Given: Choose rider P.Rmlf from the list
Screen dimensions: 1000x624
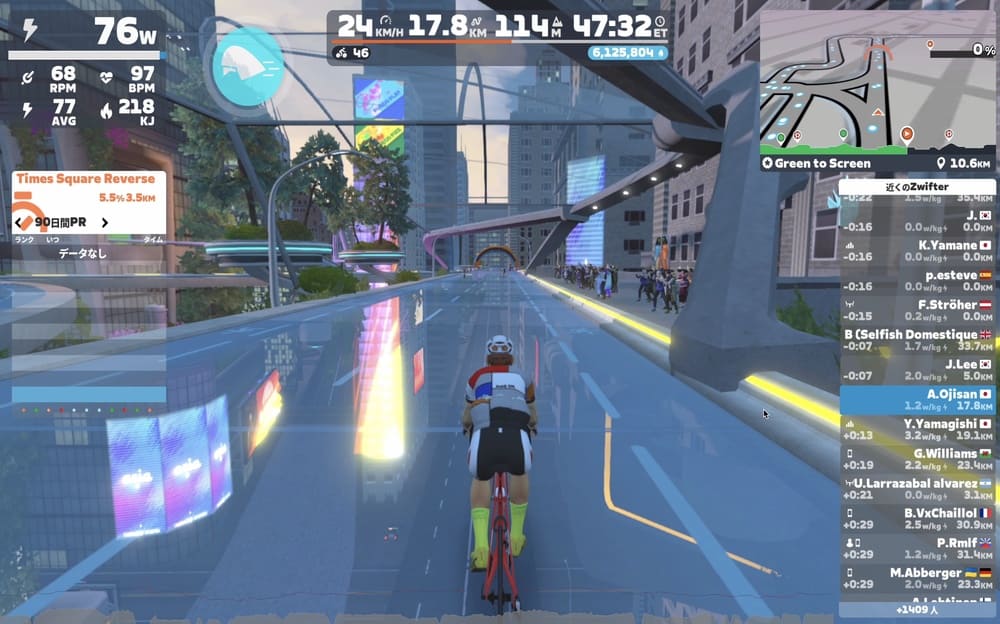Looking at the screenshot, I should (918, 549).
